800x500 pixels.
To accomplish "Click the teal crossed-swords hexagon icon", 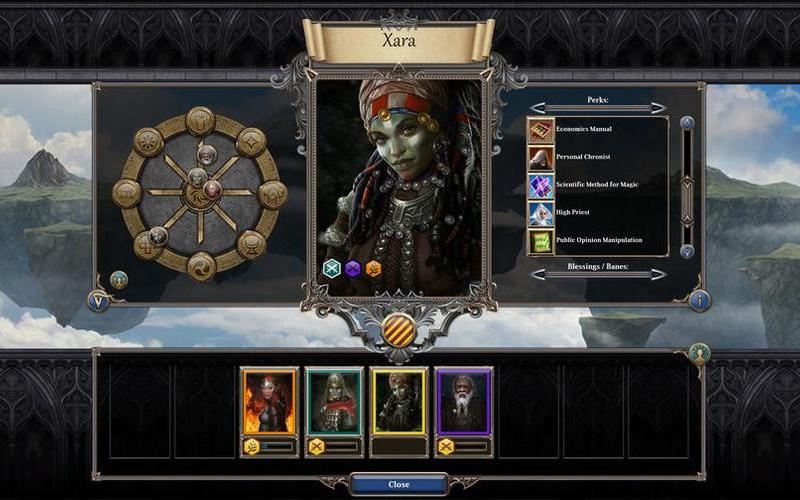I will tap(332, 268).
